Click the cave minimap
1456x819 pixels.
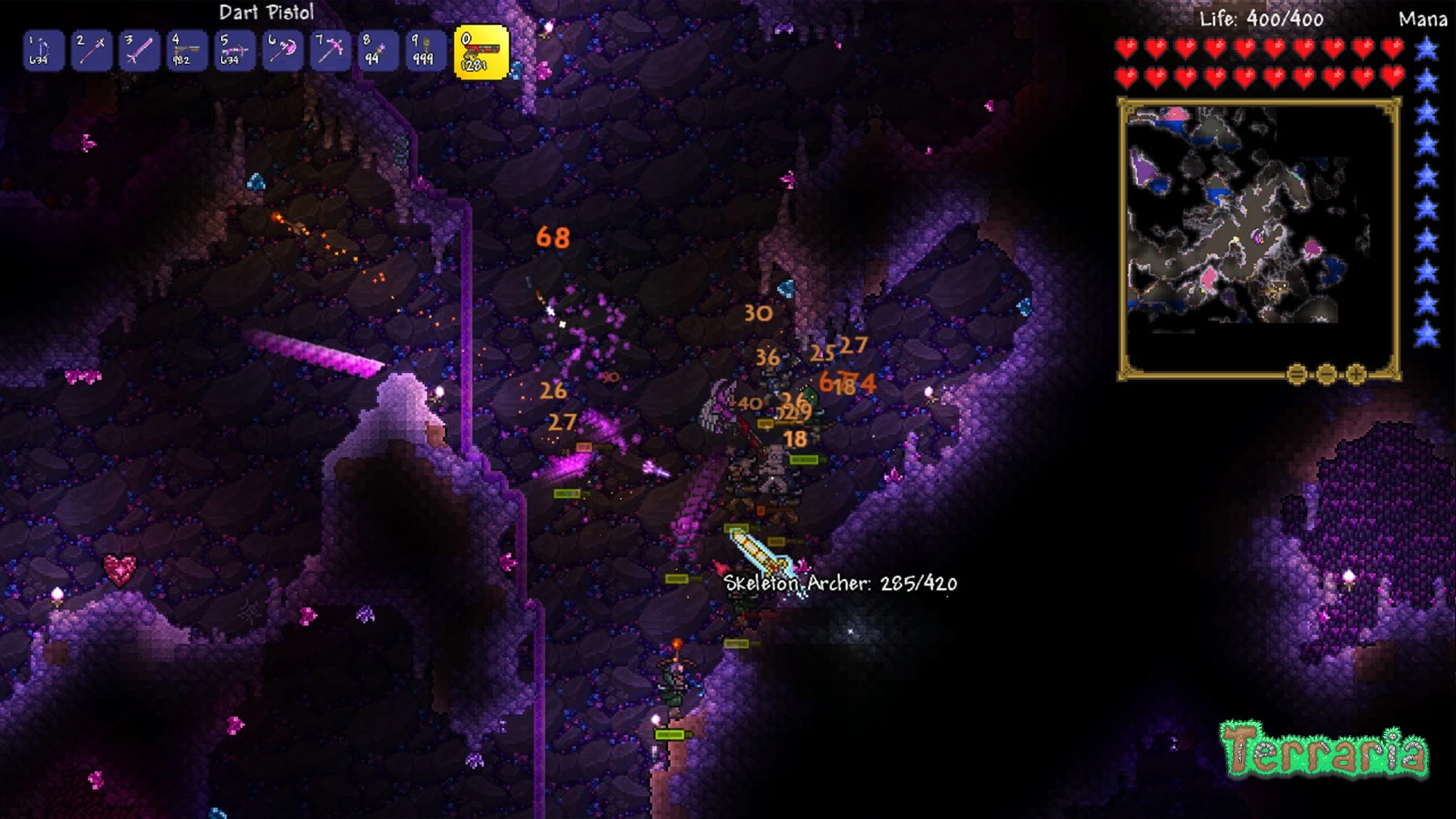[x=1259, y=235]
